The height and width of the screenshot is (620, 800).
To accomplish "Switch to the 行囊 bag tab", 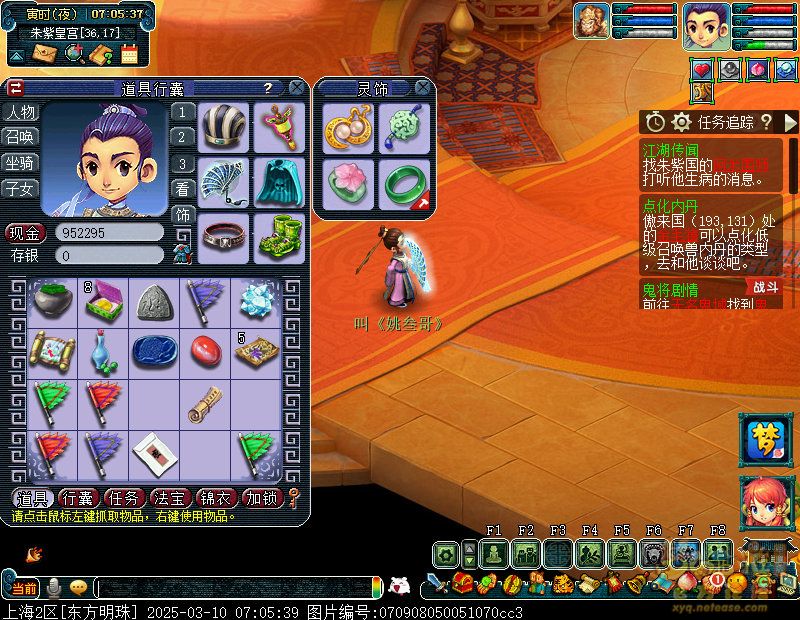I will coord(77,498).
